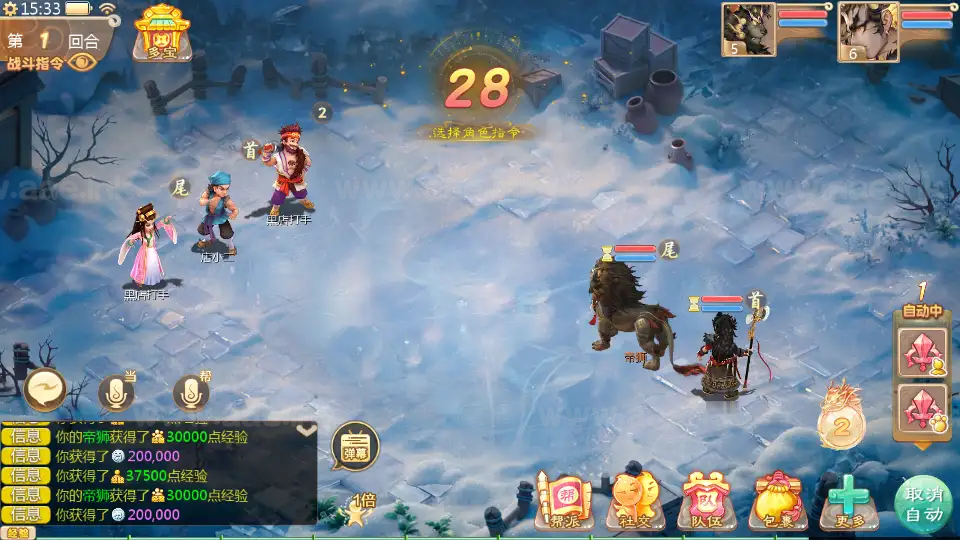The height and width of the screenshot is (540, 960).
Task: Expand the 更多 plus menu
Action: point(848,502)
